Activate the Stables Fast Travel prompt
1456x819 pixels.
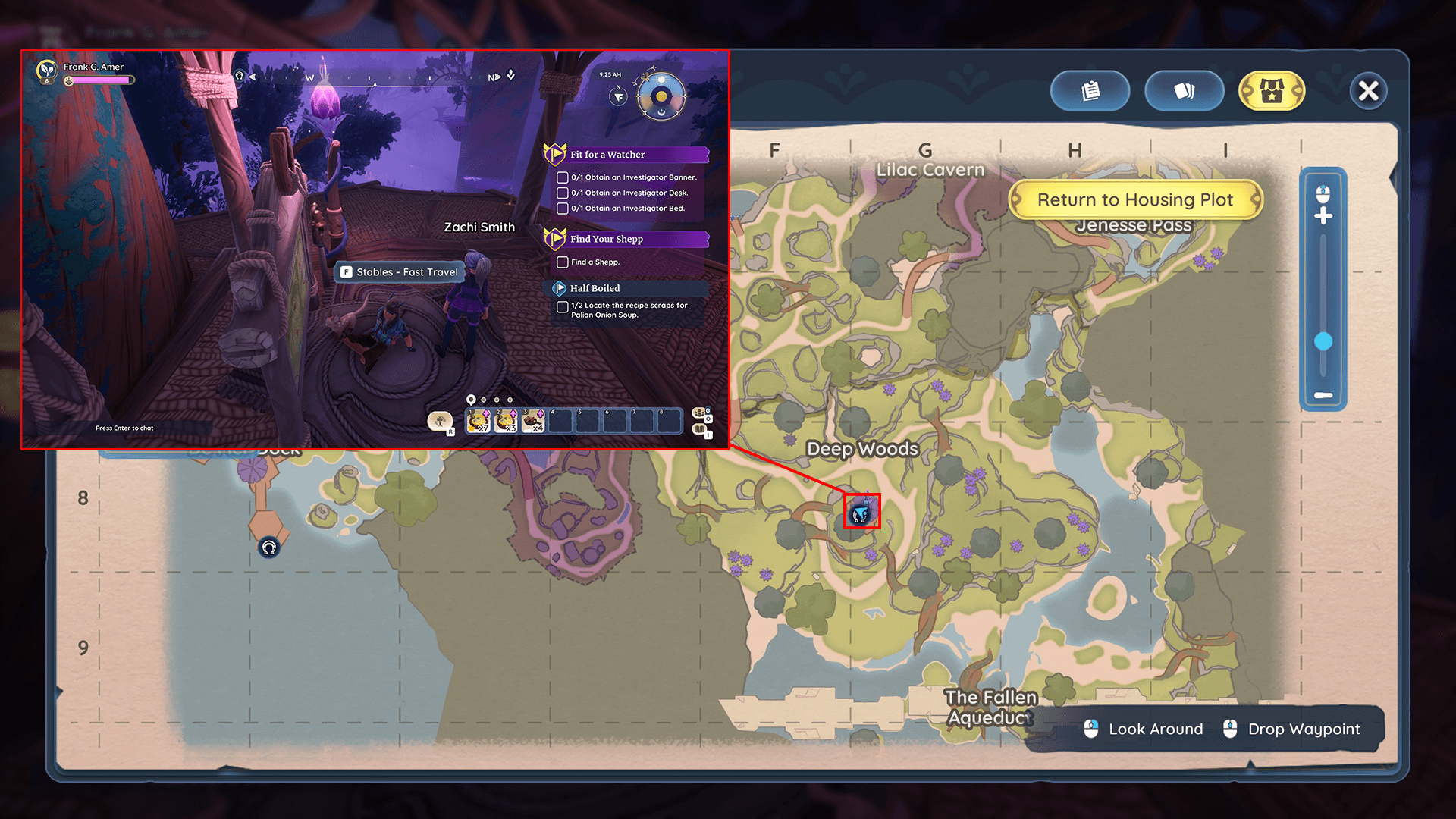(400, 271)
